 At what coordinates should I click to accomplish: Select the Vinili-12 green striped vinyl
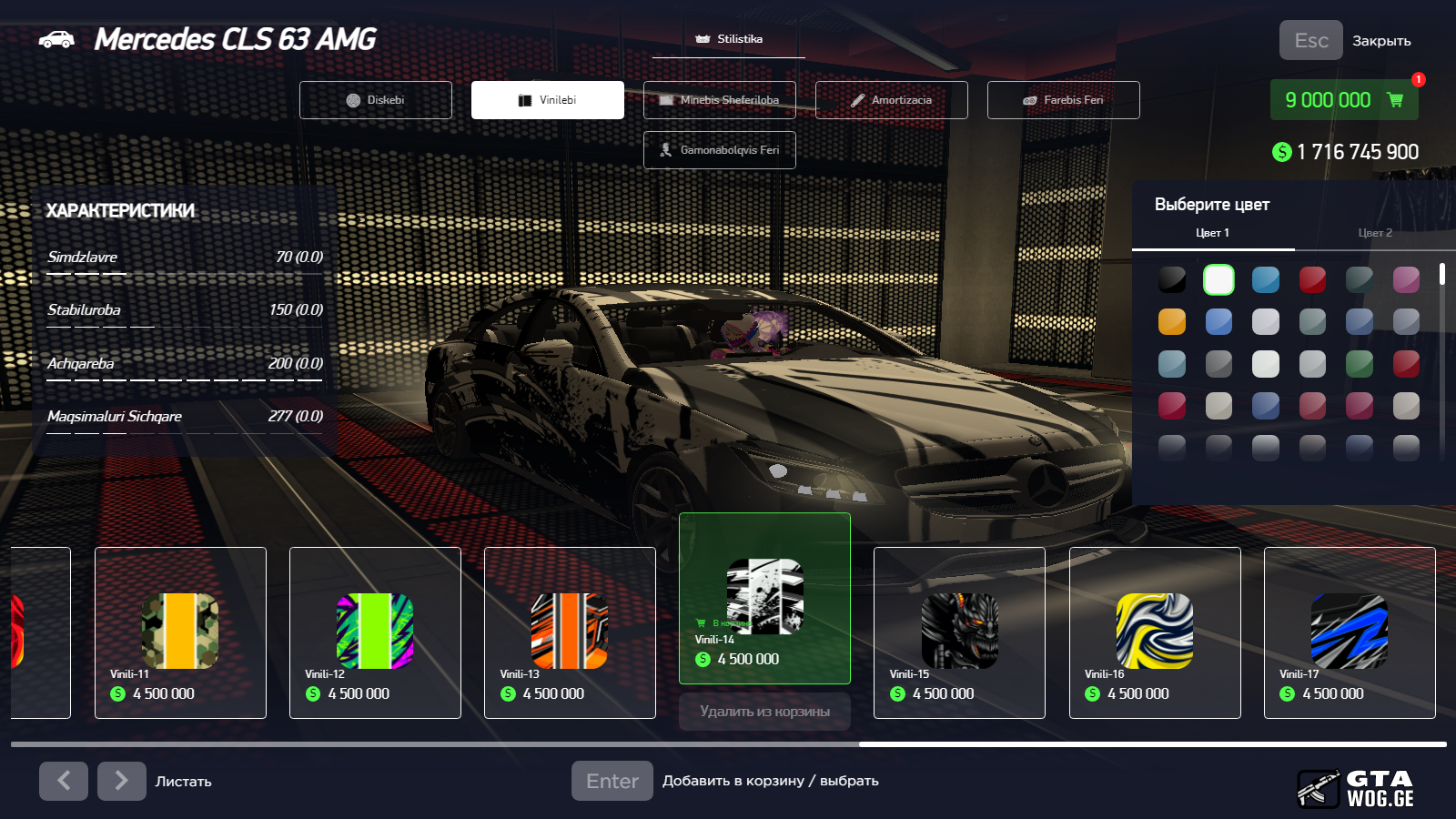(x=375, y=632)
